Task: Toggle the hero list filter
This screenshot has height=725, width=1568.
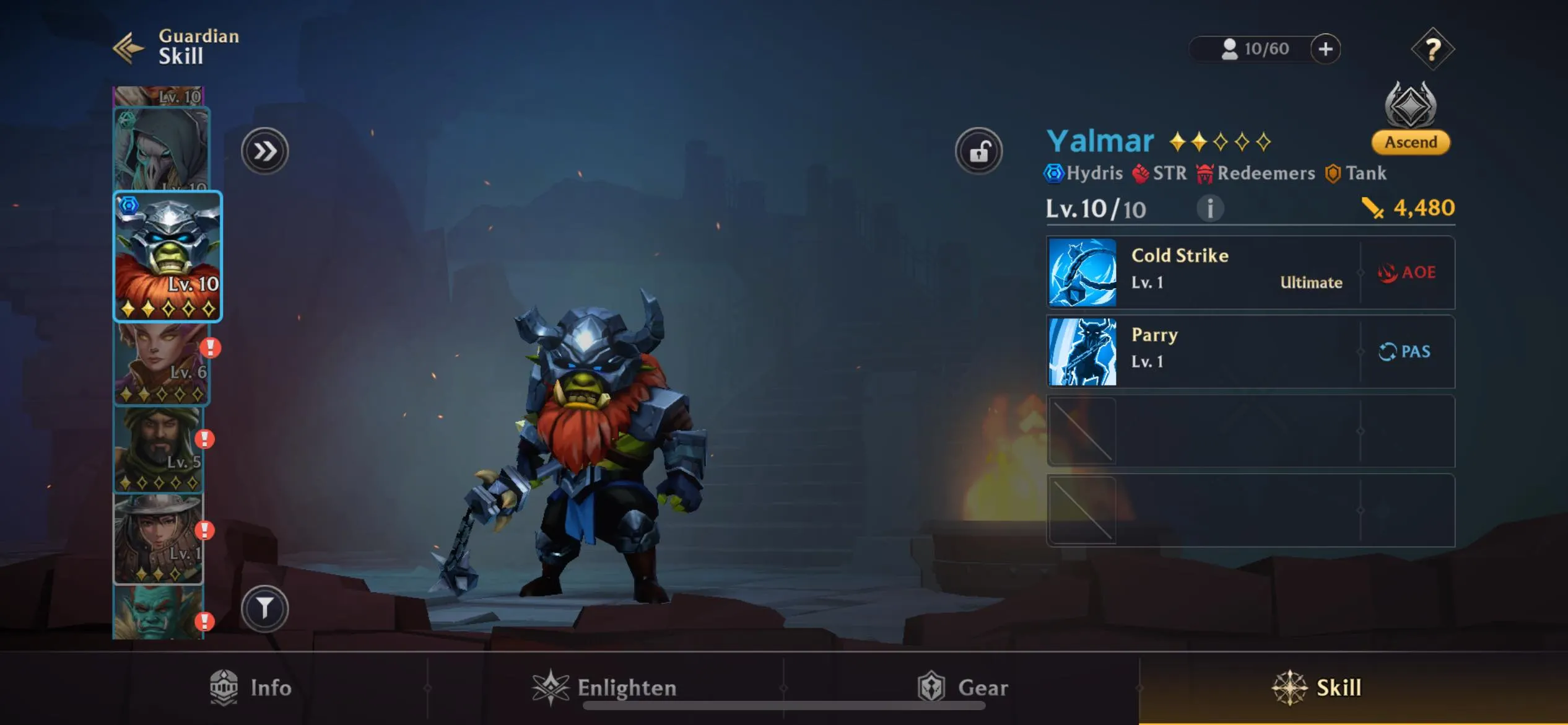Action: 265,607
